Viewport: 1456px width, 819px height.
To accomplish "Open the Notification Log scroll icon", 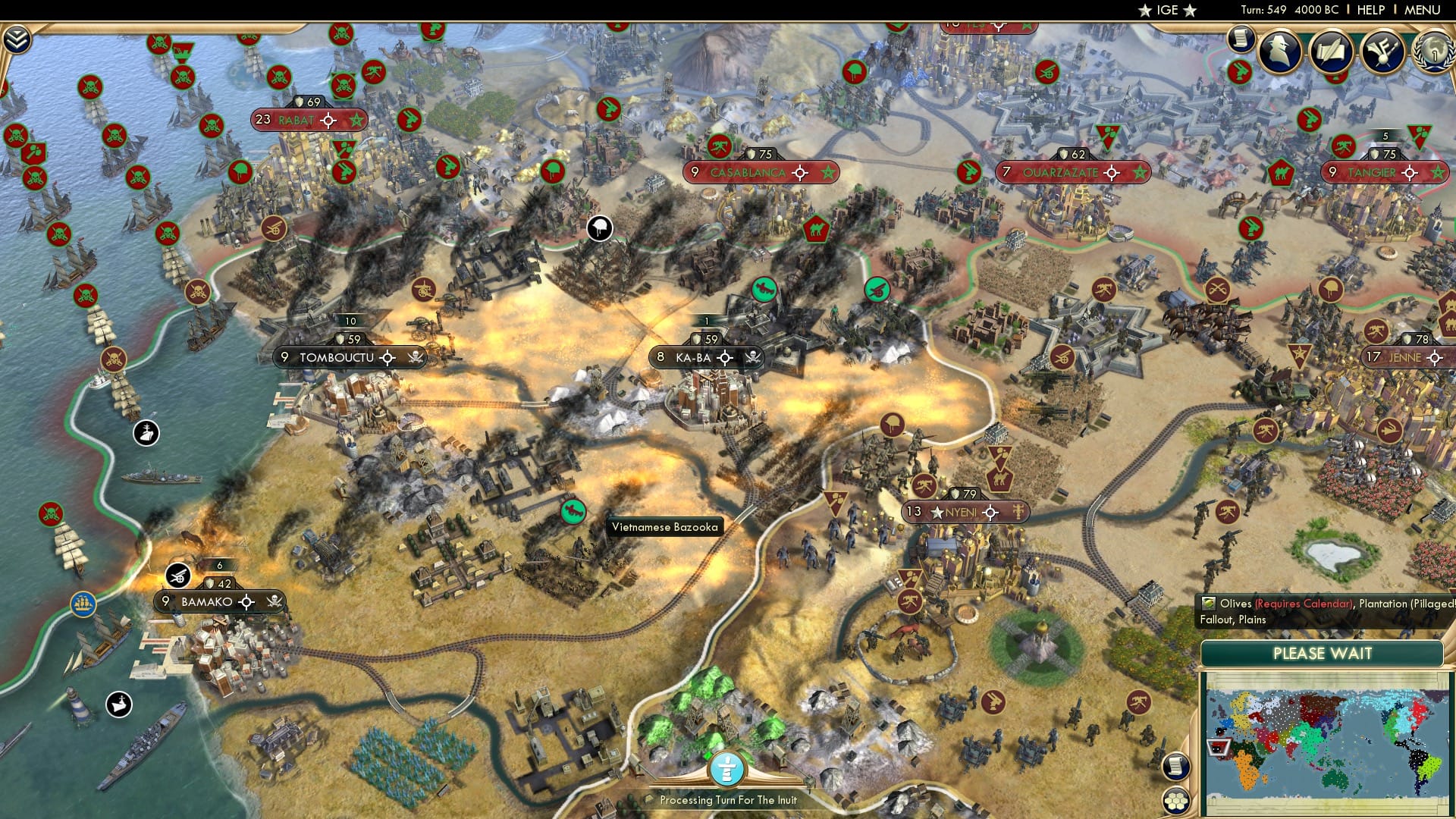I will pyautogui.click(x=1241, y=38).
